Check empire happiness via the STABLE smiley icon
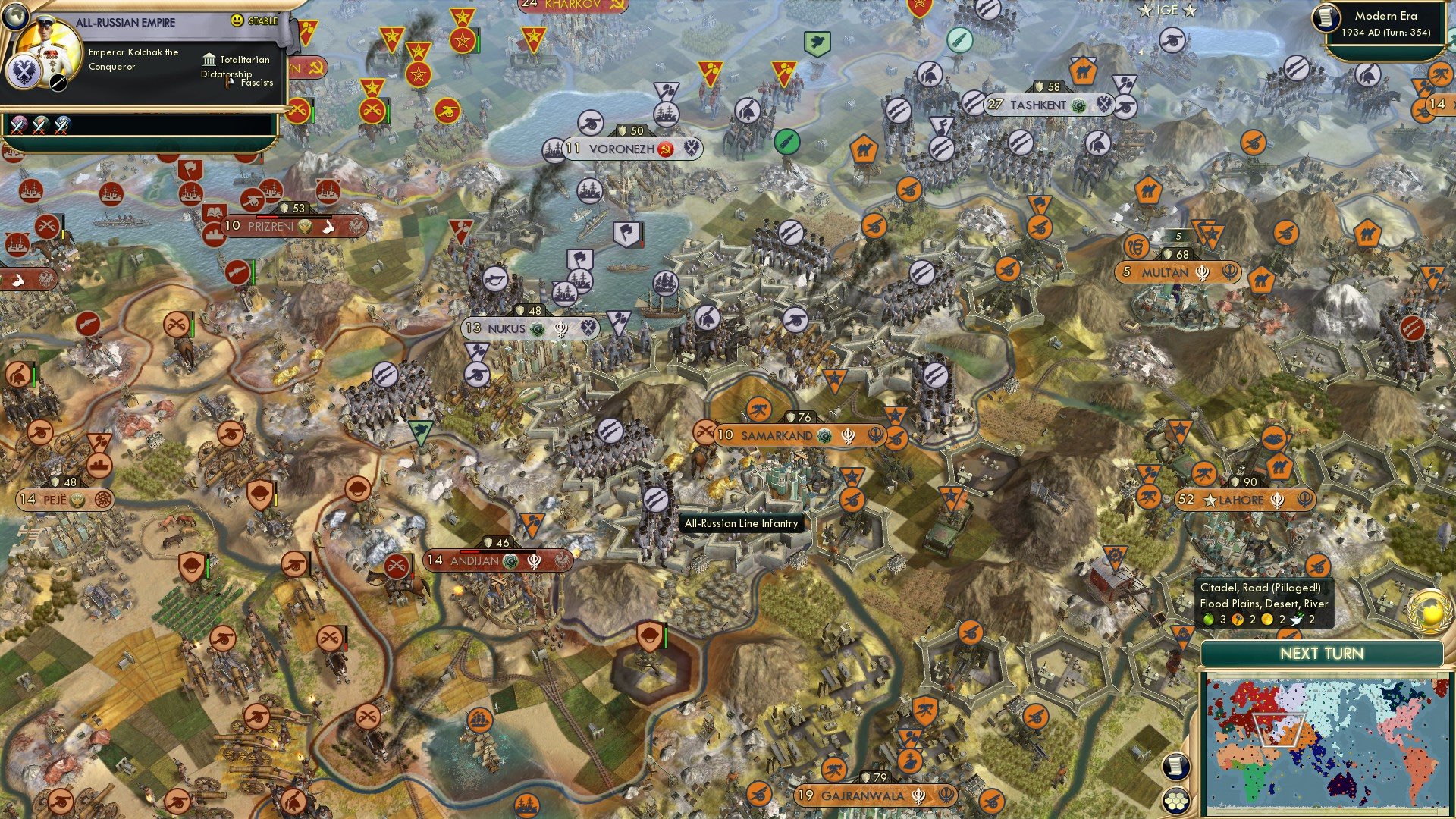The height and width of the screenshot is (819, 1456). pyautogui.click(x=238, y=20)
